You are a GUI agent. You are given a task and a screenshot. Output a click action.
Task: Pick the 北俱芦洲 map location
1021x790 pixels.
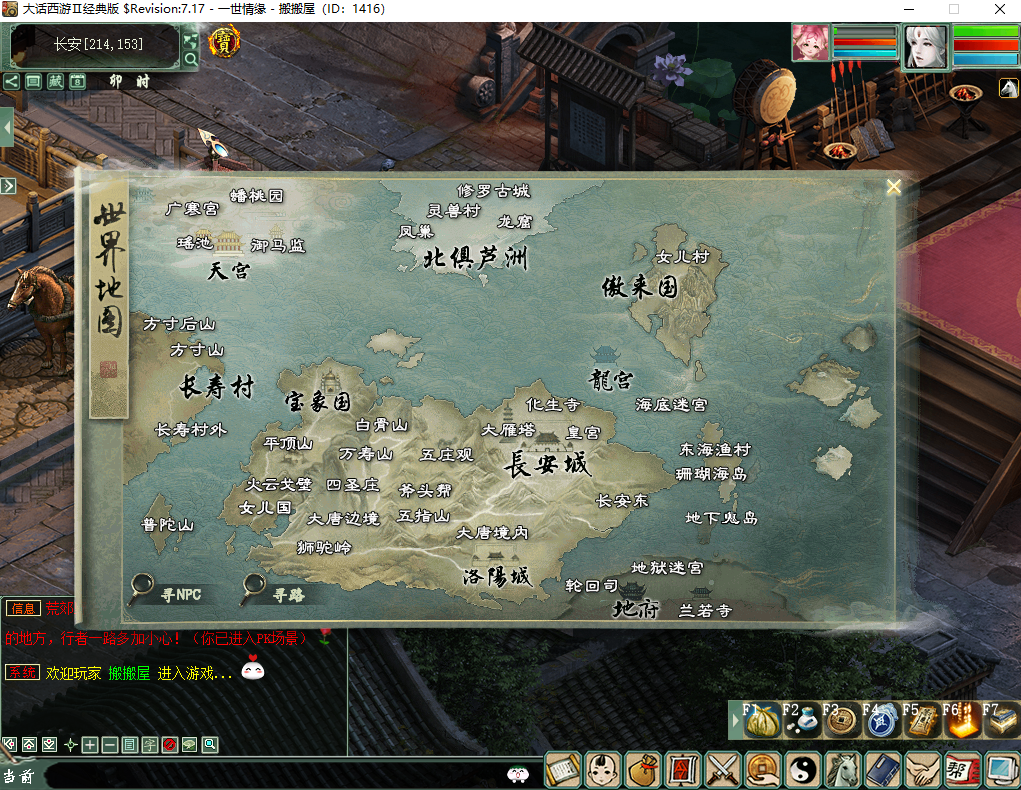click(x=475, y=259)
